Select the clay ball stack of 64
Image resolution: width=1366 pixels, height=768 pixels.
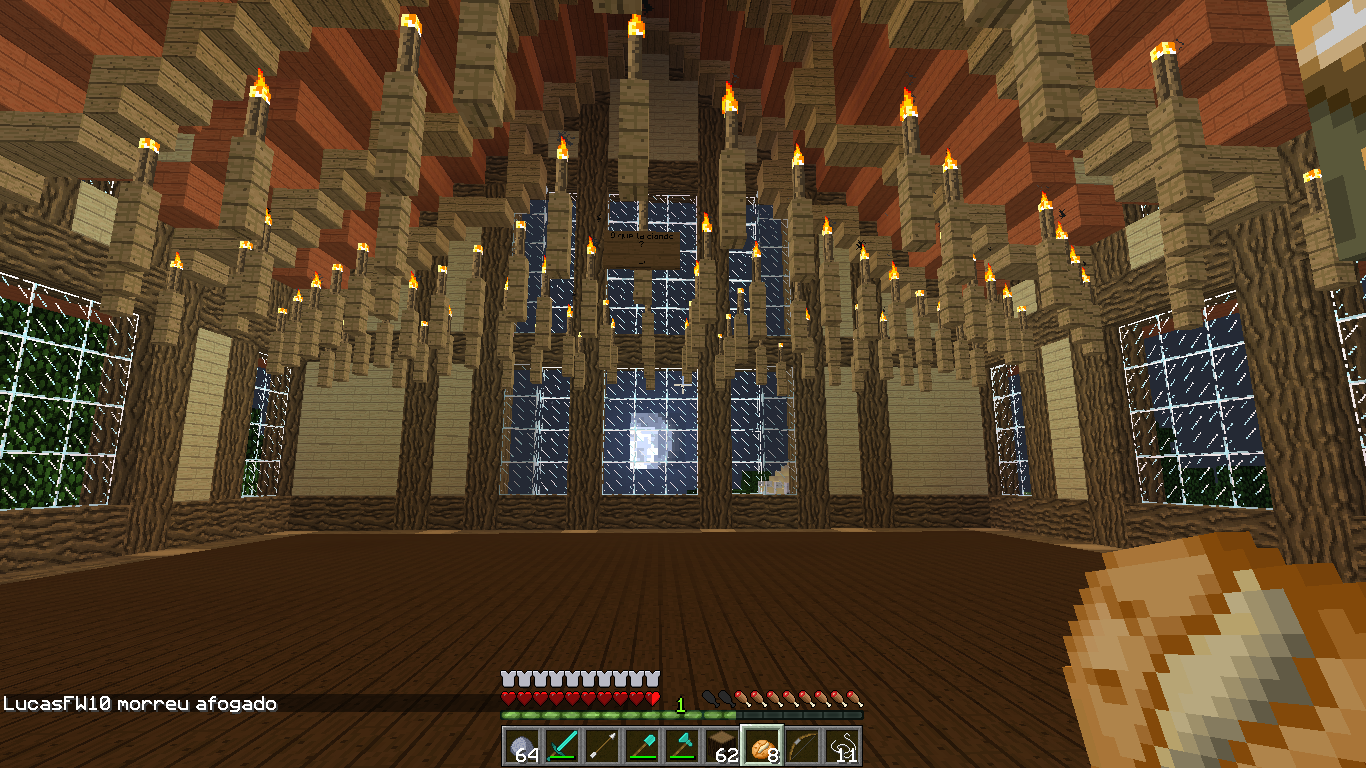pos(522,746)
